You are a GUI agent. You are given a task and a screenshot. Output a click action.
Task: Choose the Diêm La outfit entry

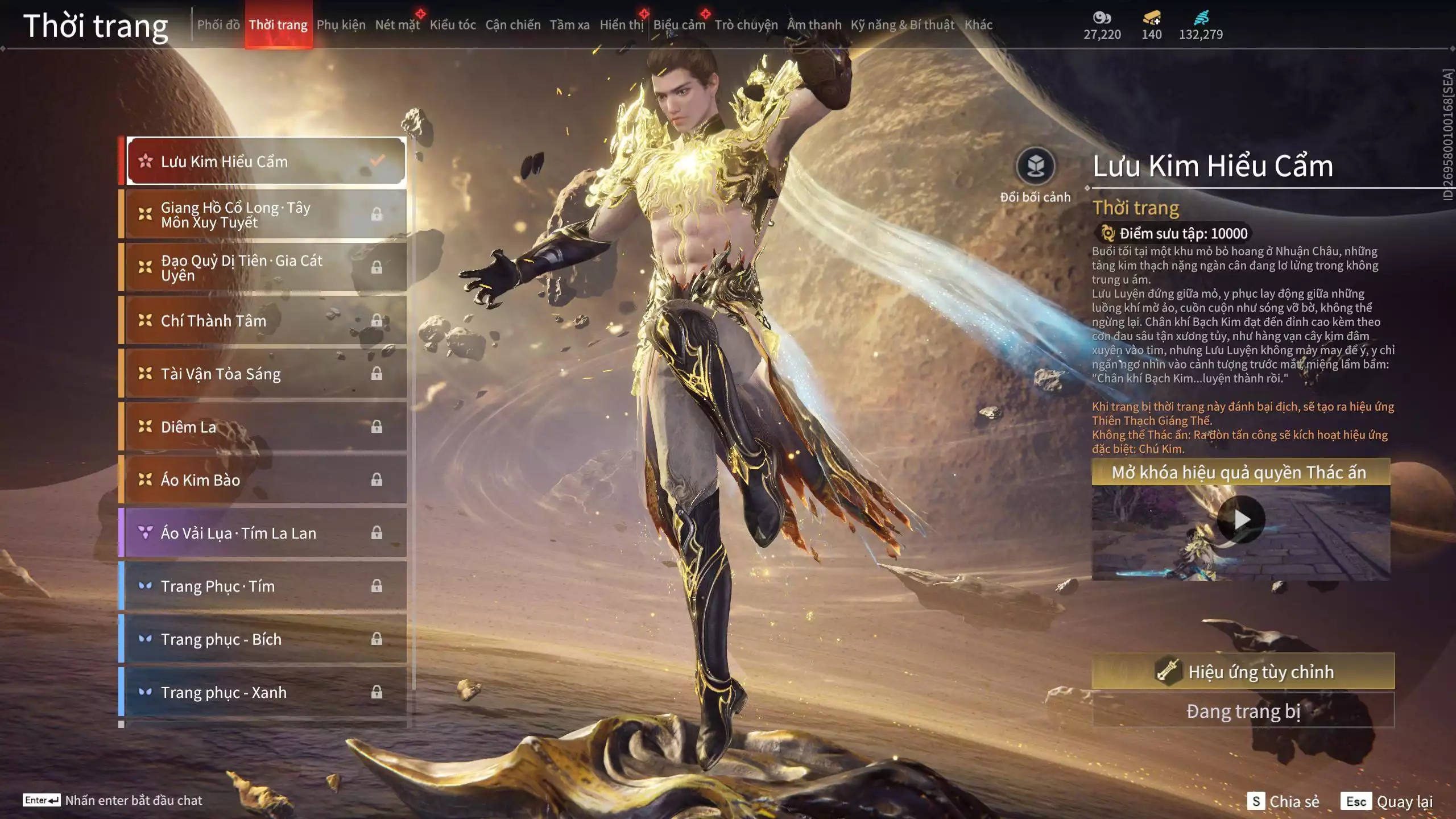tap(266, 427)
